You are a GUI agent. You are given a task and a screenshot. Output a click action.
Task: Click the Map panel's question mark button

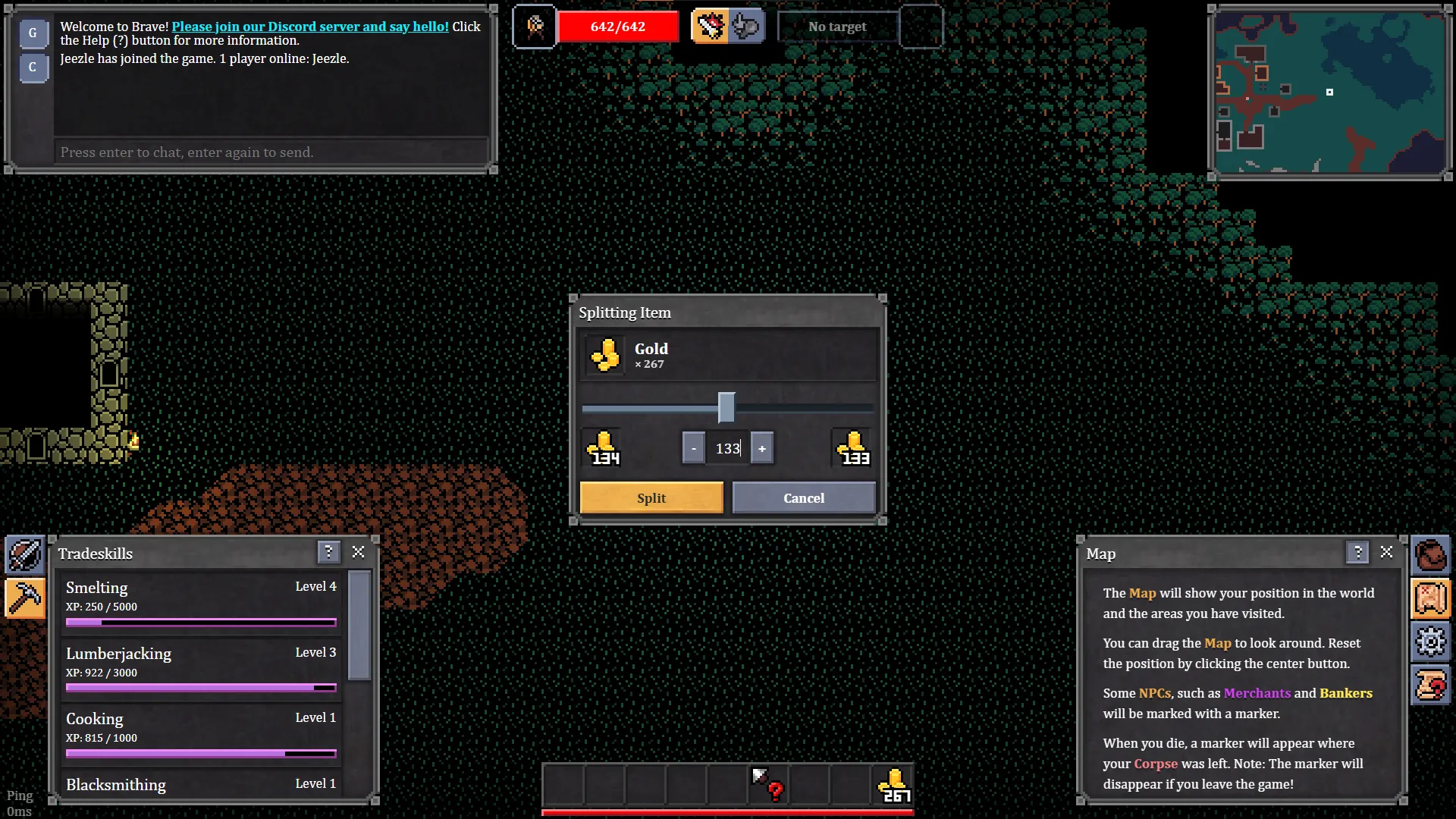1357,552
